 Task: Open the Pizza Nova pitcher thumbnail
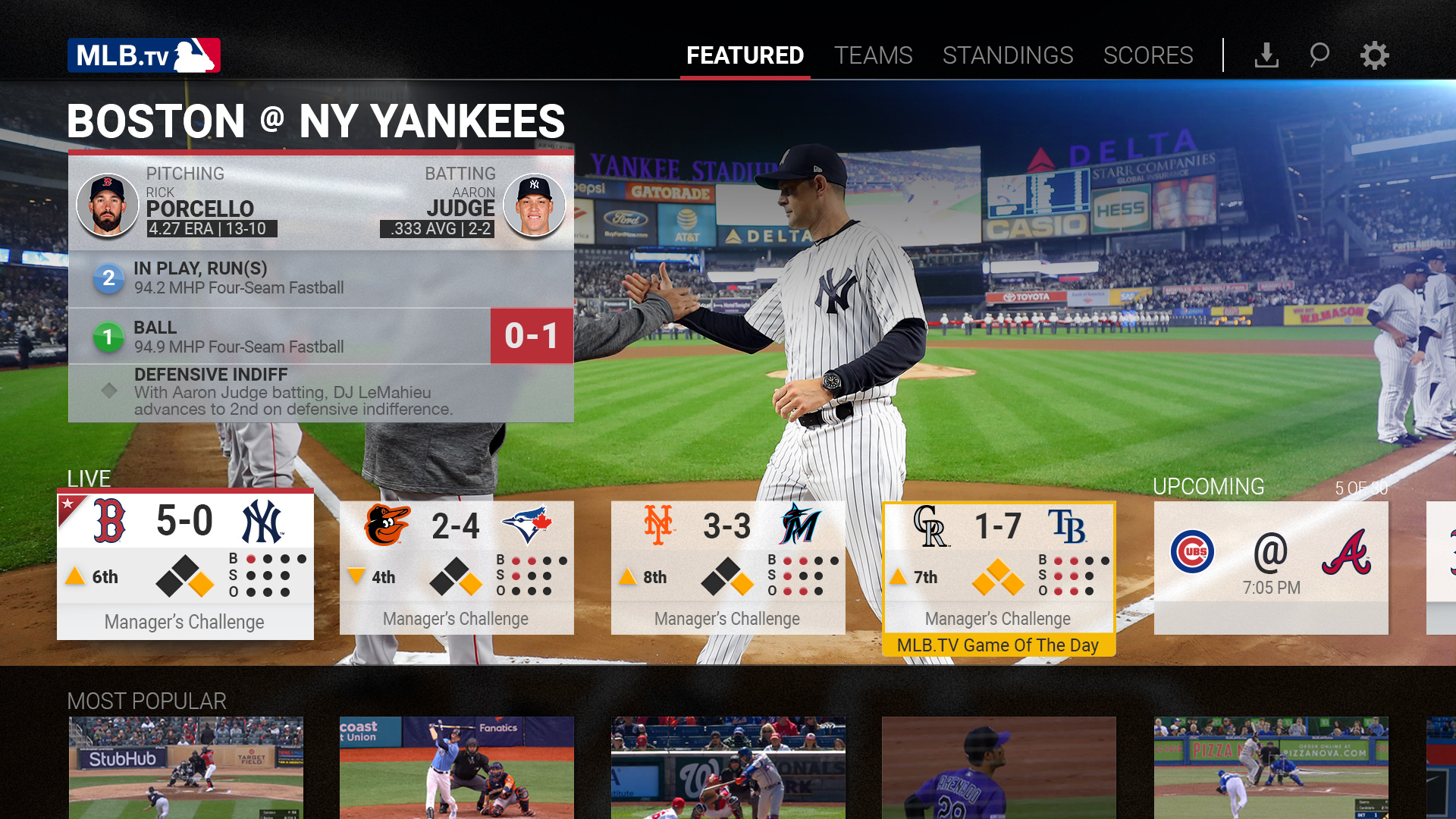click(1271, 766)
